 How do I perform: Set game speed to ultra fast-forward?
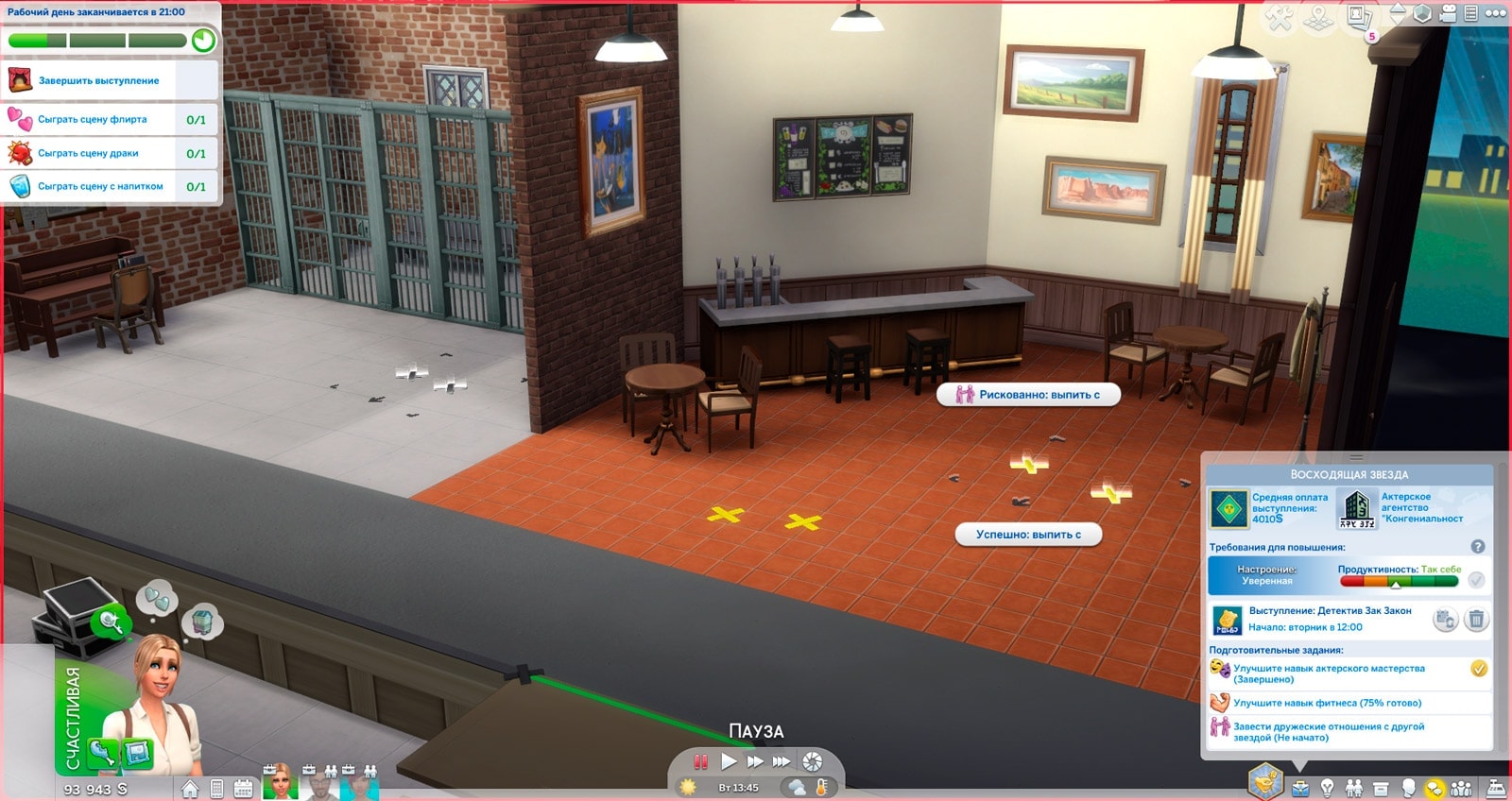click(x=782, y=761)
